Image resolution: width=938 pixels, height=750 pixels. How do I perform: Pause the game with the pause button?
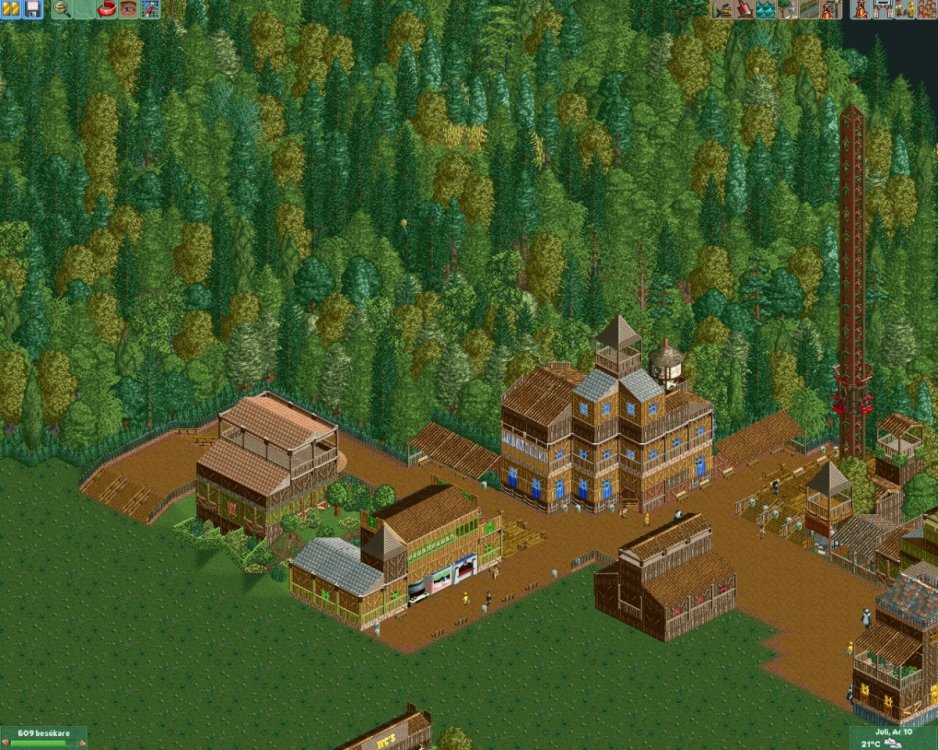[12, 9]
